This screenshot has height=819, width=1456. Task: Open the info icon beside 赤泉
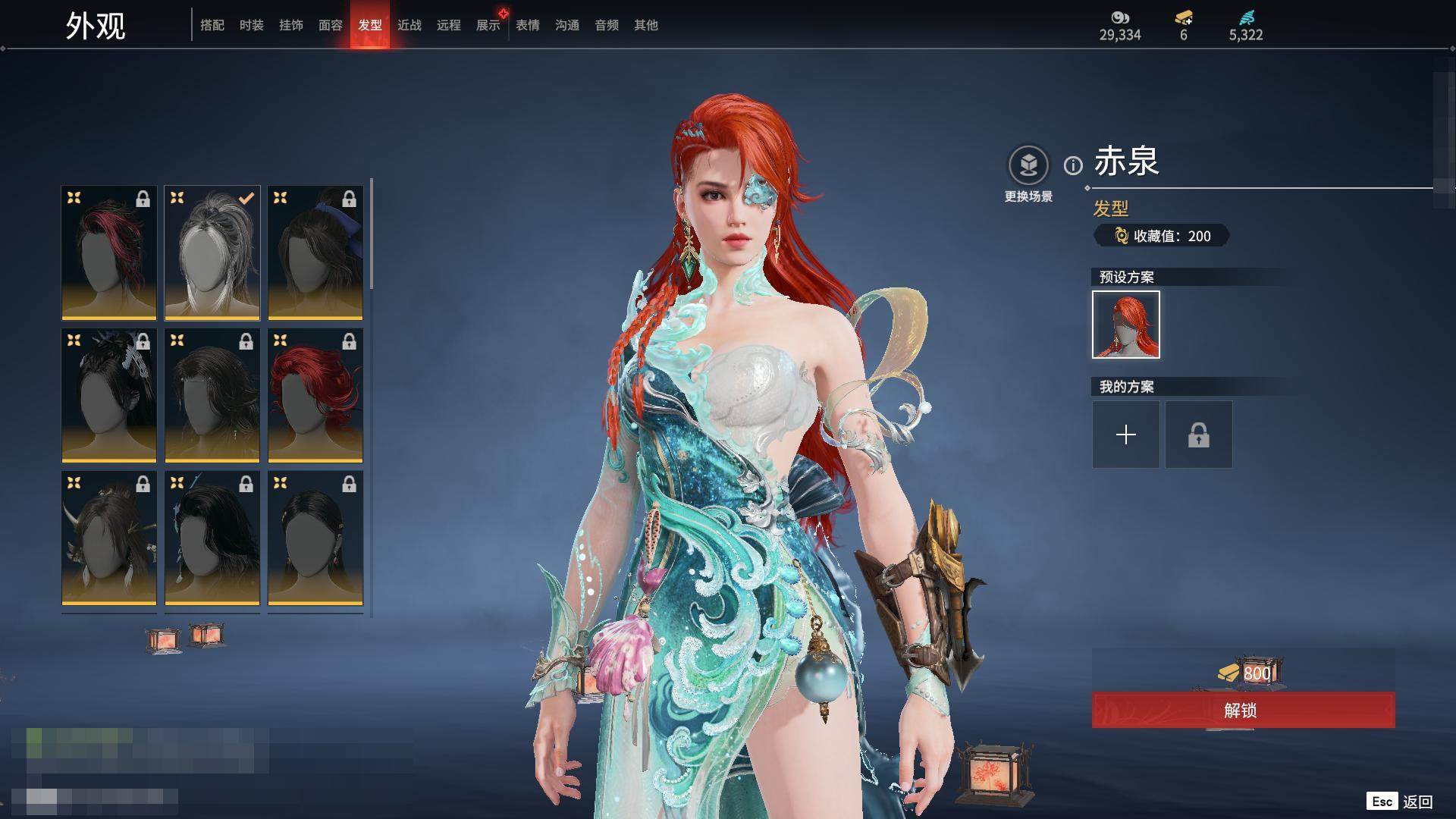(x=1073, y=165)
